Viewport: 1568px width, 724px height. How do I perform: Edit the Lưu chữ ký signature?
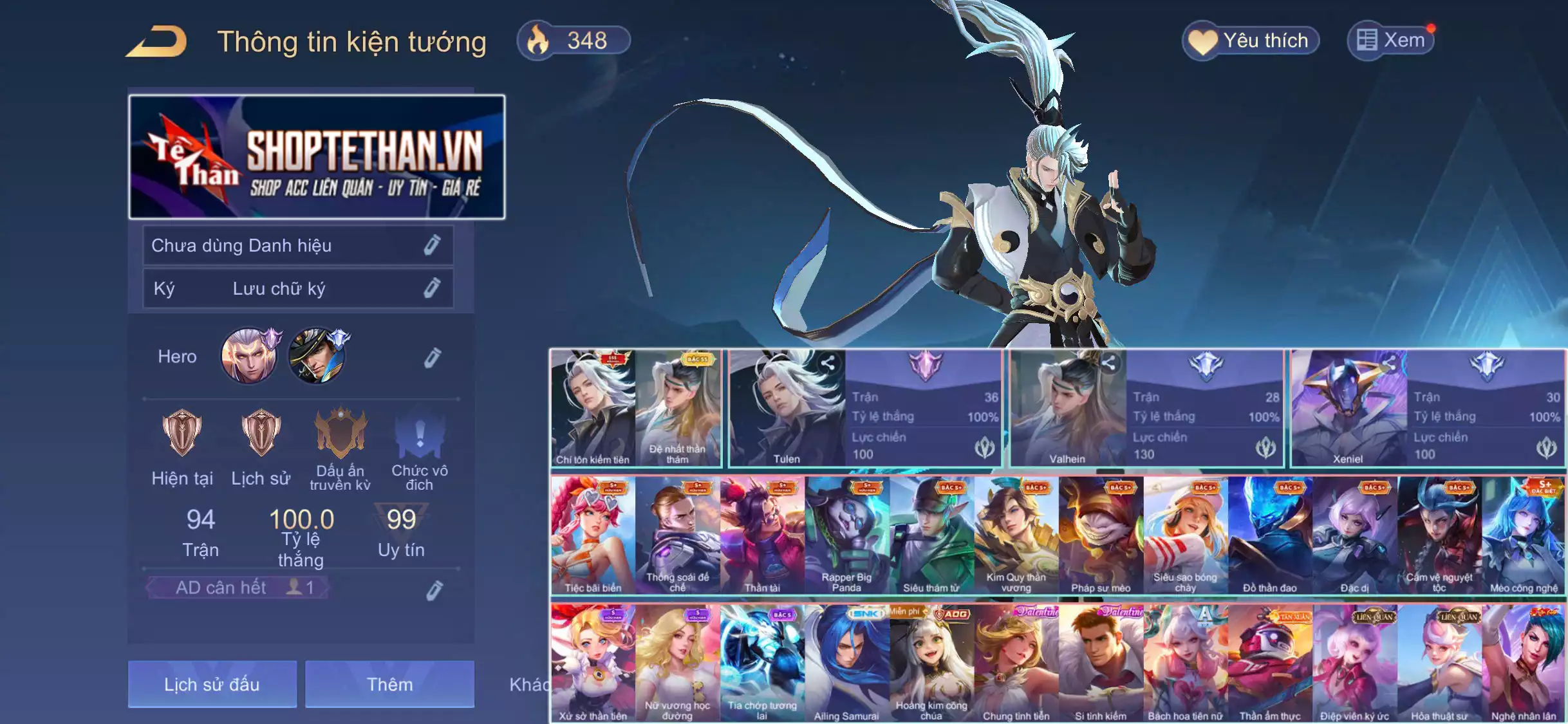pos(432,288)
